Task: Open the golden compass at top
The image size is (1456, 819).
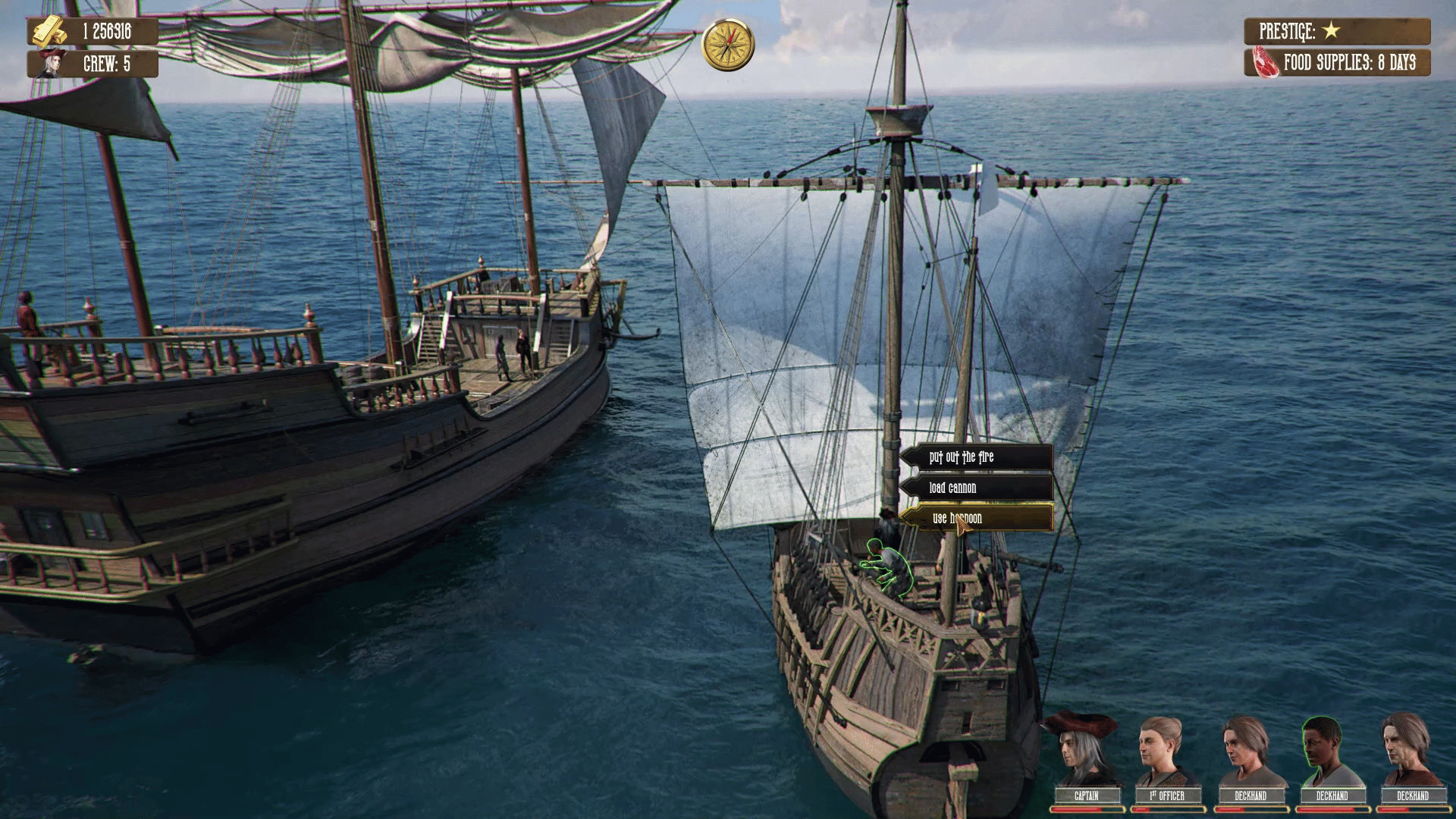Action: pyautogui.click(x=728, y=44)
